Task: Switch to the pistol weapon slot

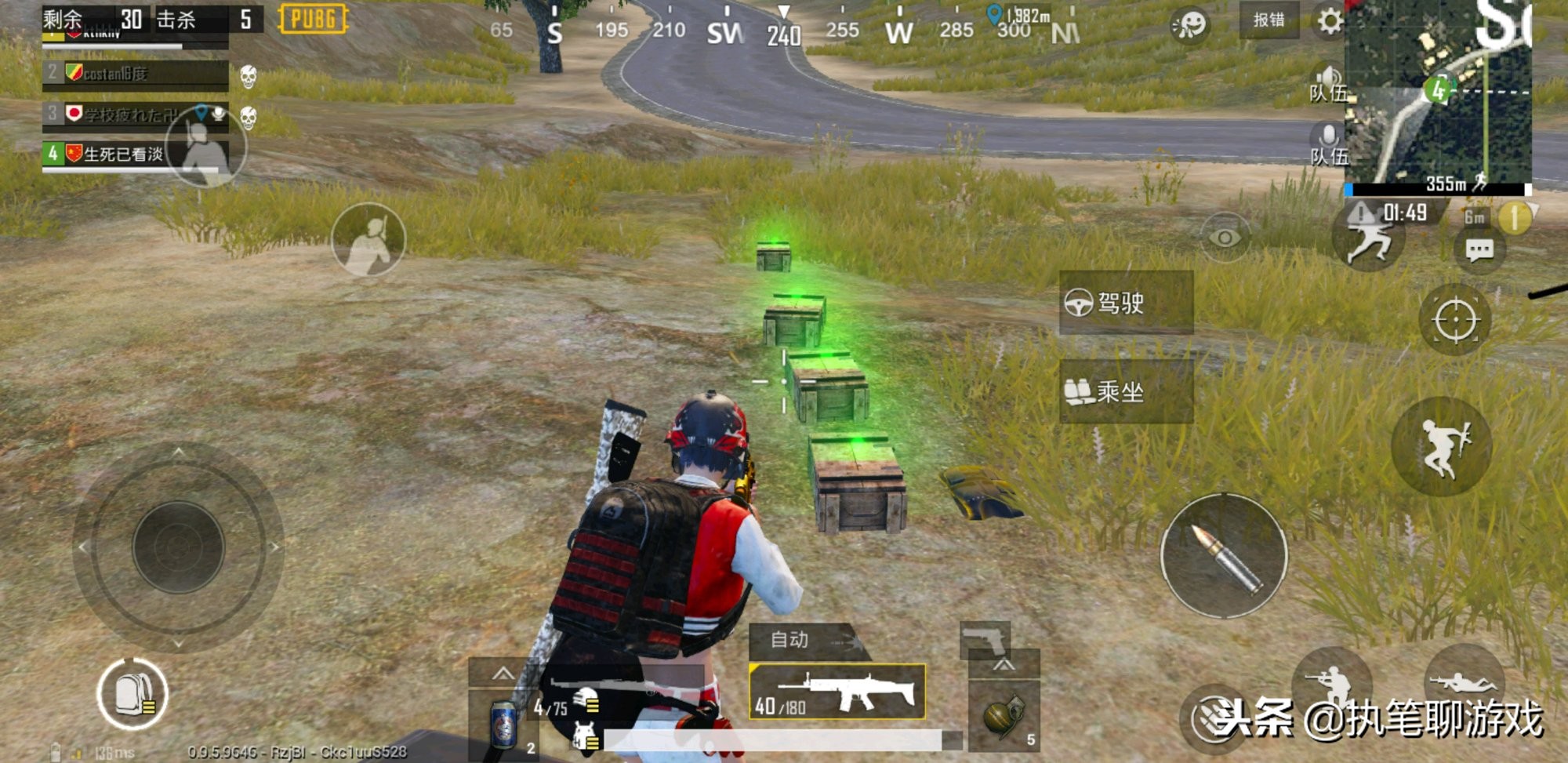Action: click(x=985, y=641)
